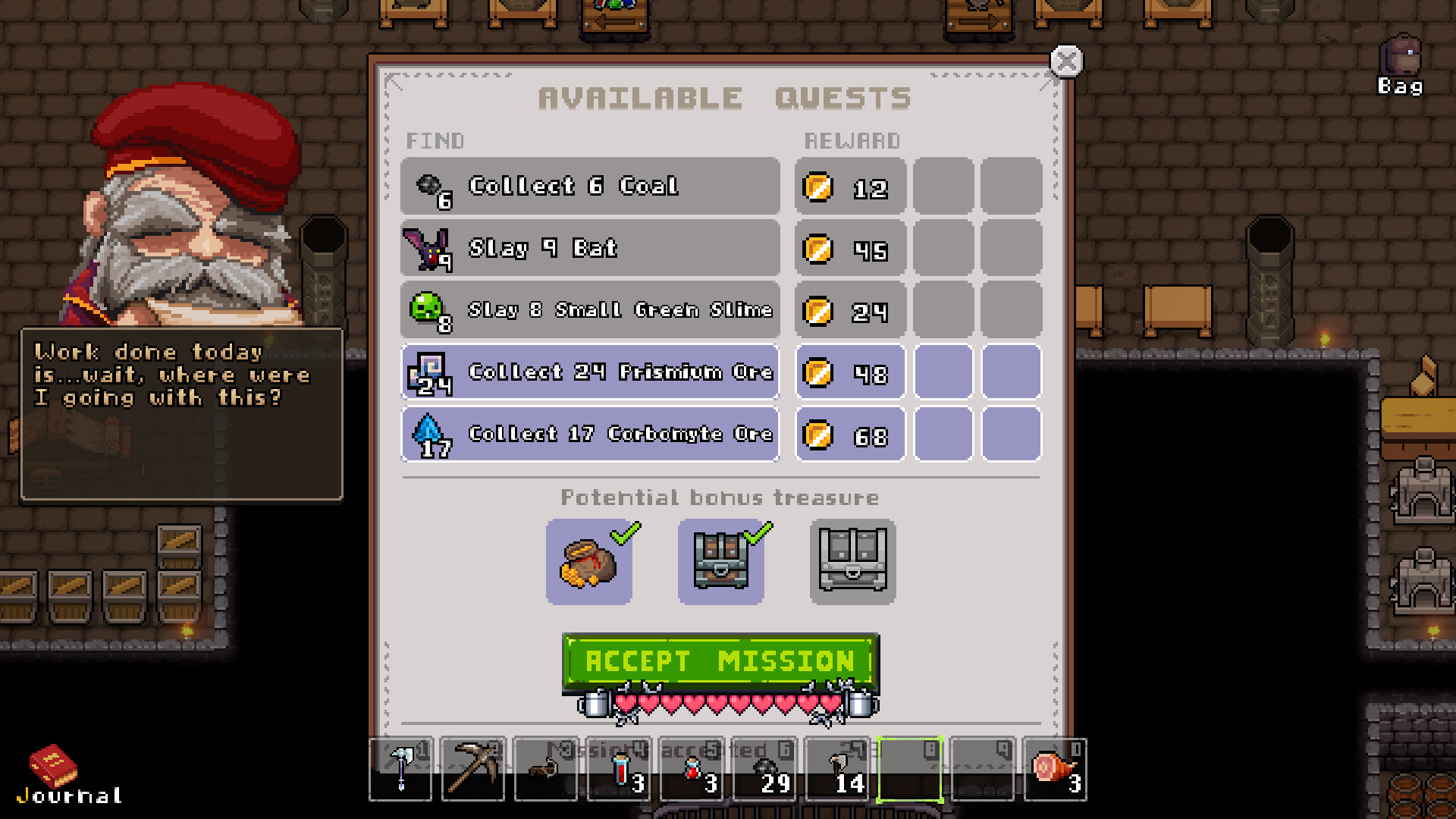The width and height of the screenshot is (1456, 819).
Task: Toggle the wooden chest bonus treasure
Action: [x=720, y=561]
